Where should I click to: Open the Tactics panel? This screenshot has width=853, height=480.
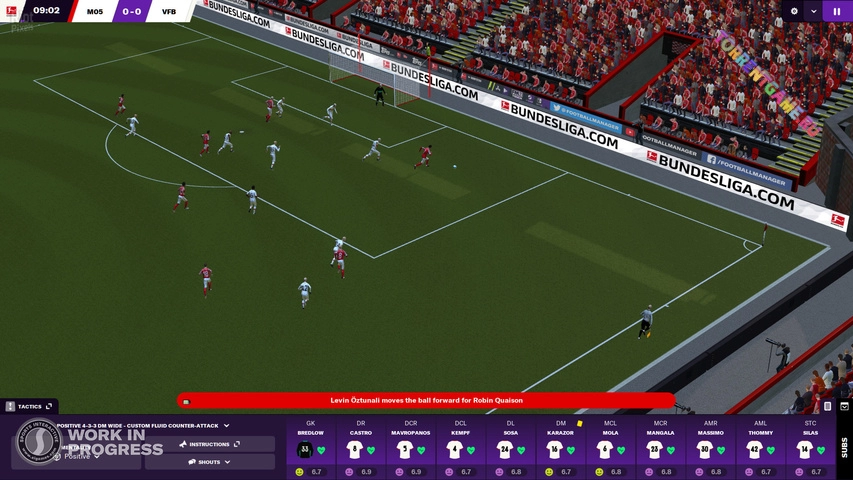pyautogui.click(x=30, y=406)
